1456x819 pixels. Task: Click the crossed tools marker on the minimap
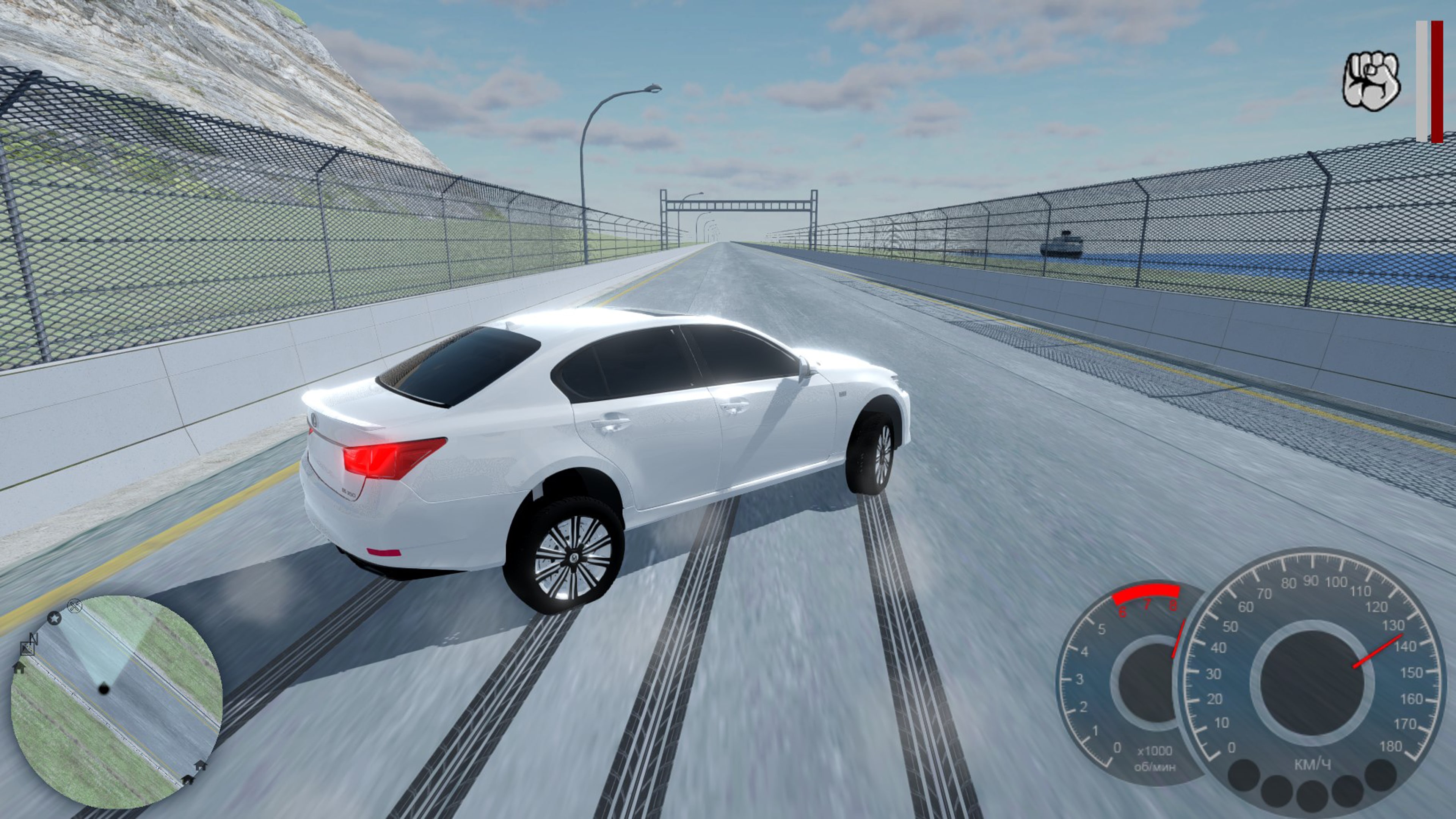coord(75,607)
